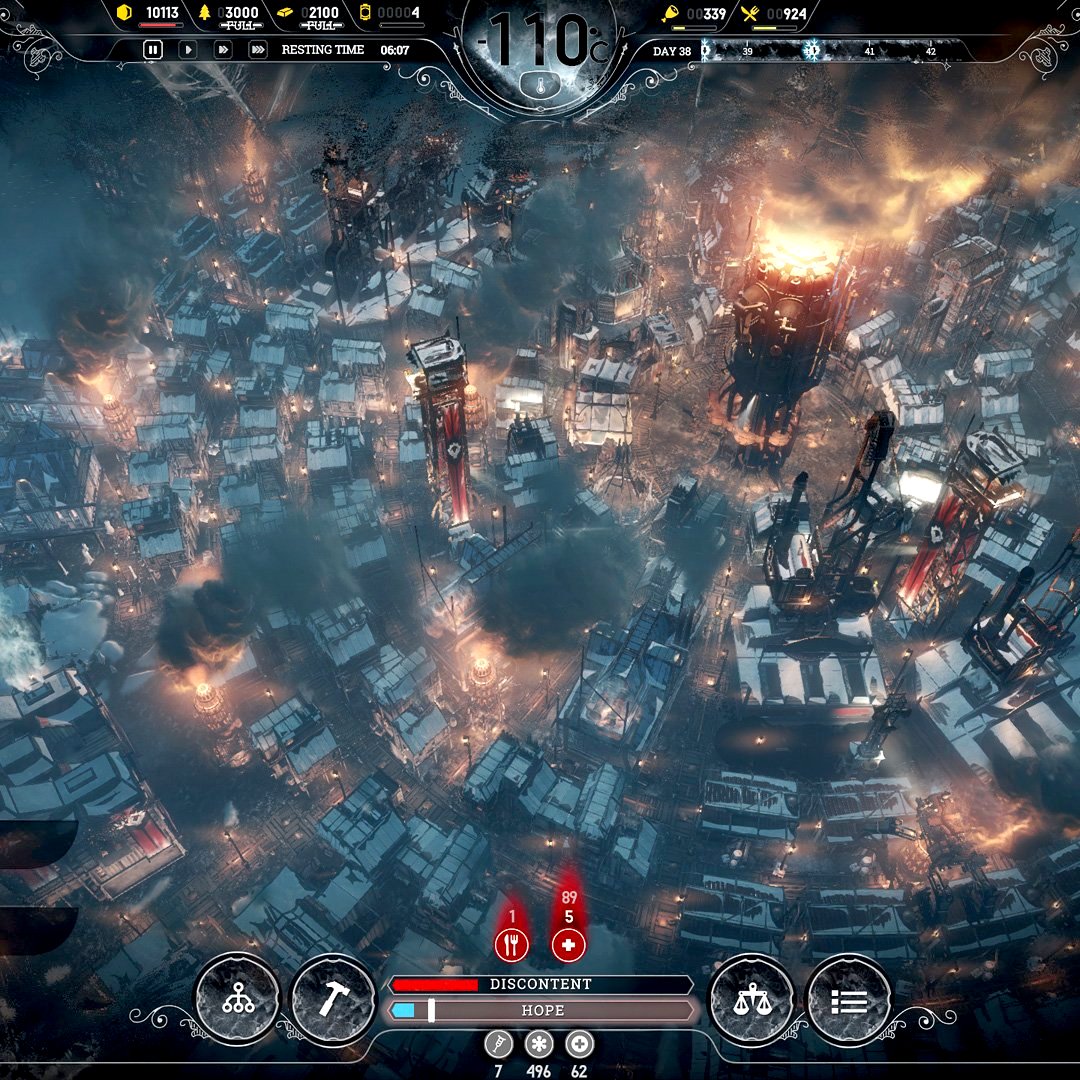Viewport: 1080px width, 1080px height.
Task: Open the economy list overview button
Action: click(x=847, y=998)
